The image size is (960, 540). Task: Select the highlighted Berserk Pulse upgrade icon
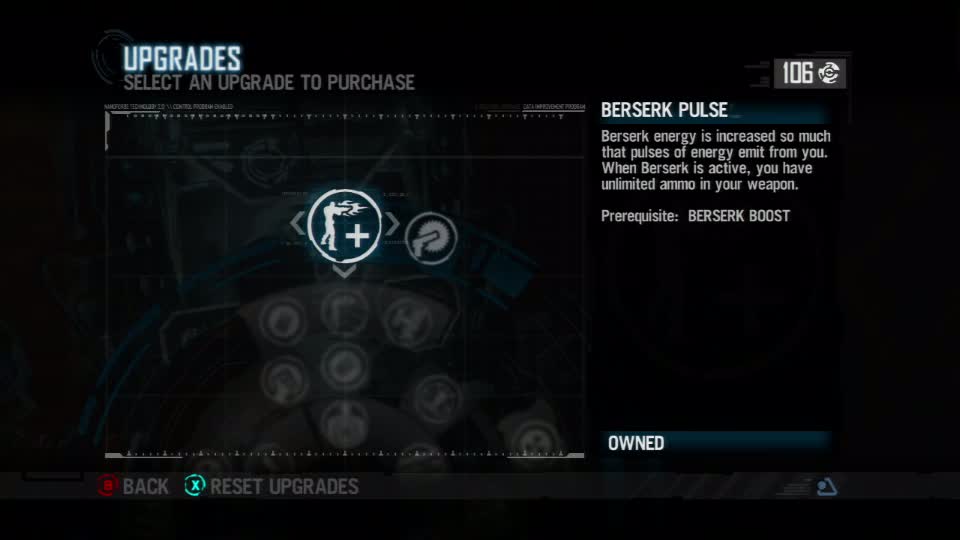(345, 224)
